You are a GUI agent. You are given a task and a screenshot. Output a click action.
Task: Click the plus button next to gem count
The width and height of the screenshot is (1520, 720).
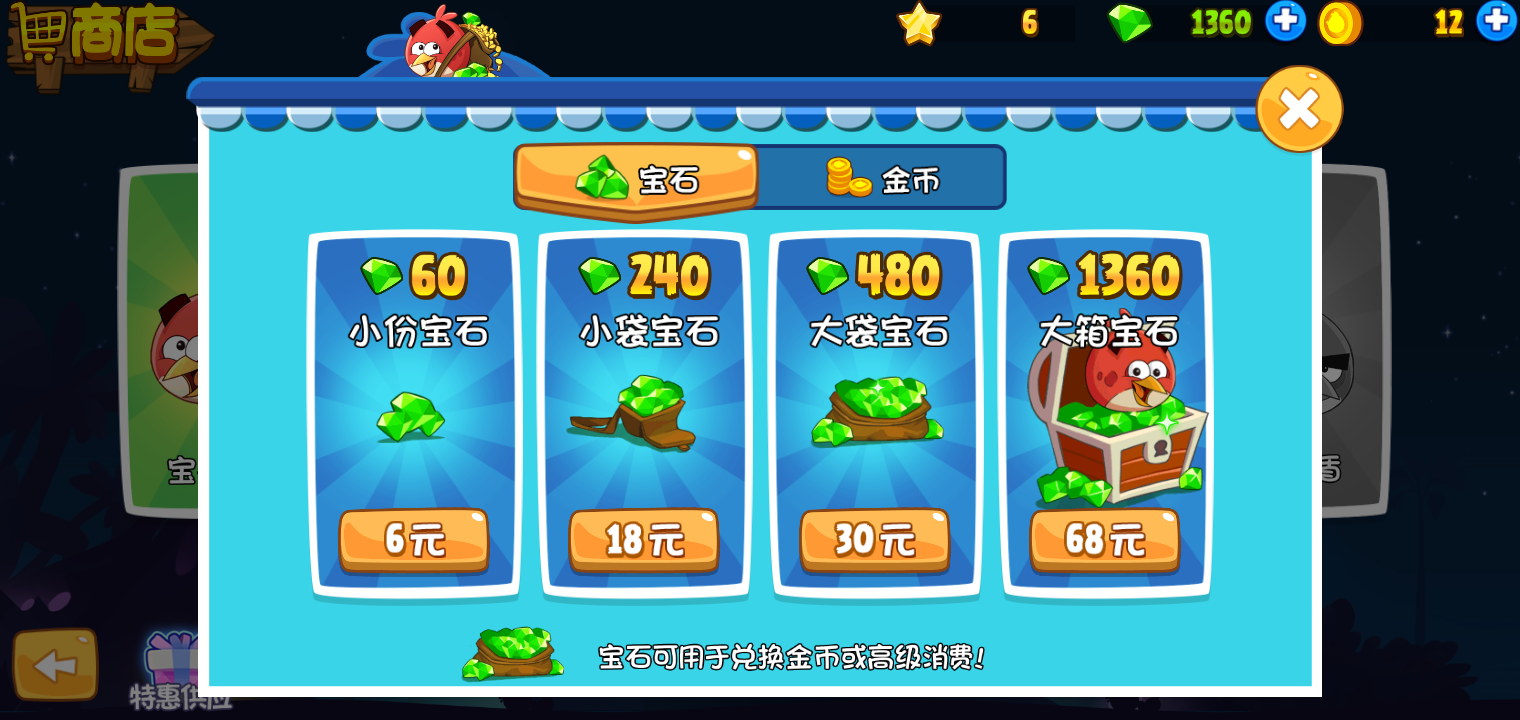tap(1285, 22)
